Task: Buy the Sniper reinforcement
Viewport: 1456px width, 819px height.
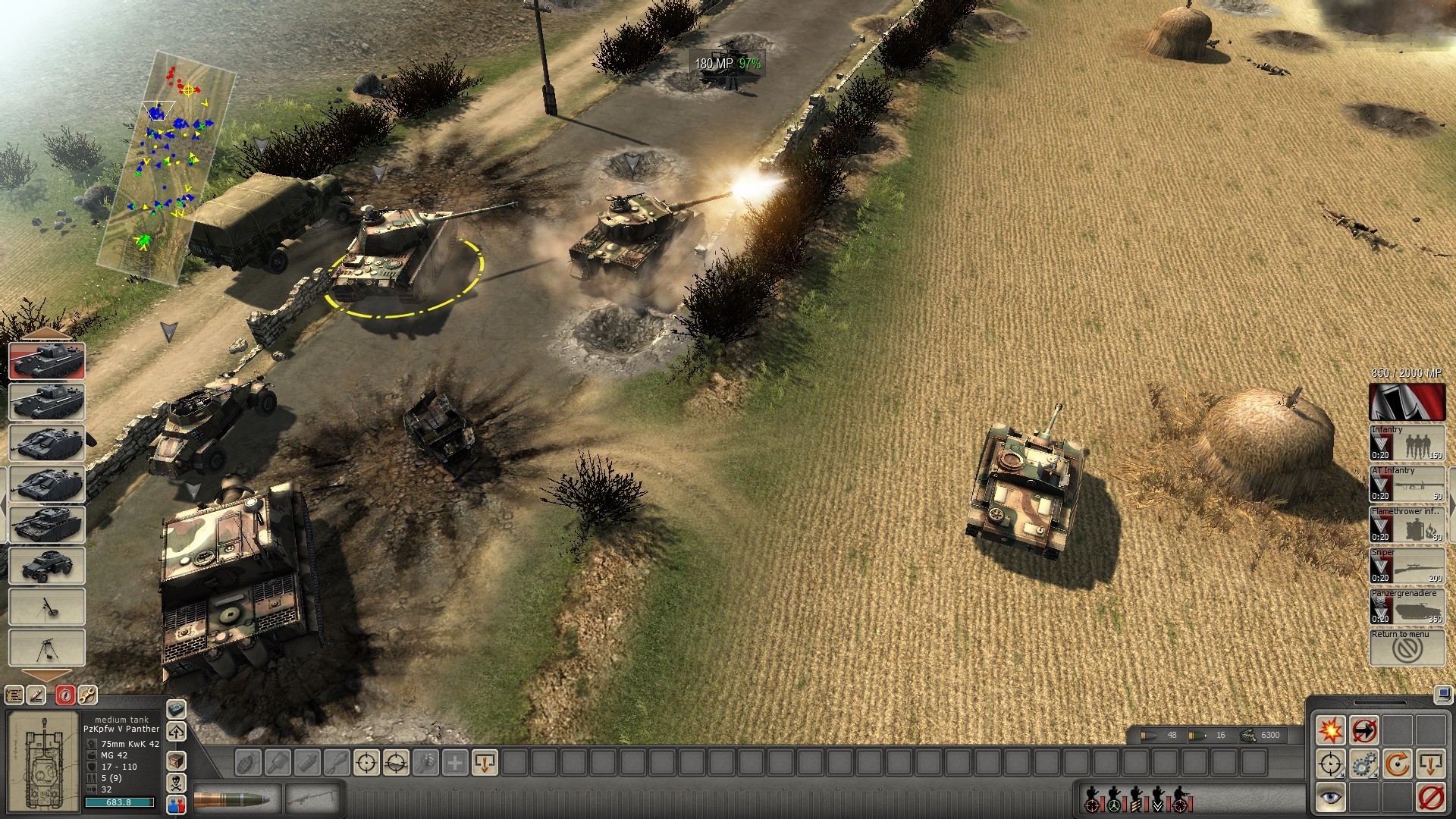Action: tap(1407, 565)
